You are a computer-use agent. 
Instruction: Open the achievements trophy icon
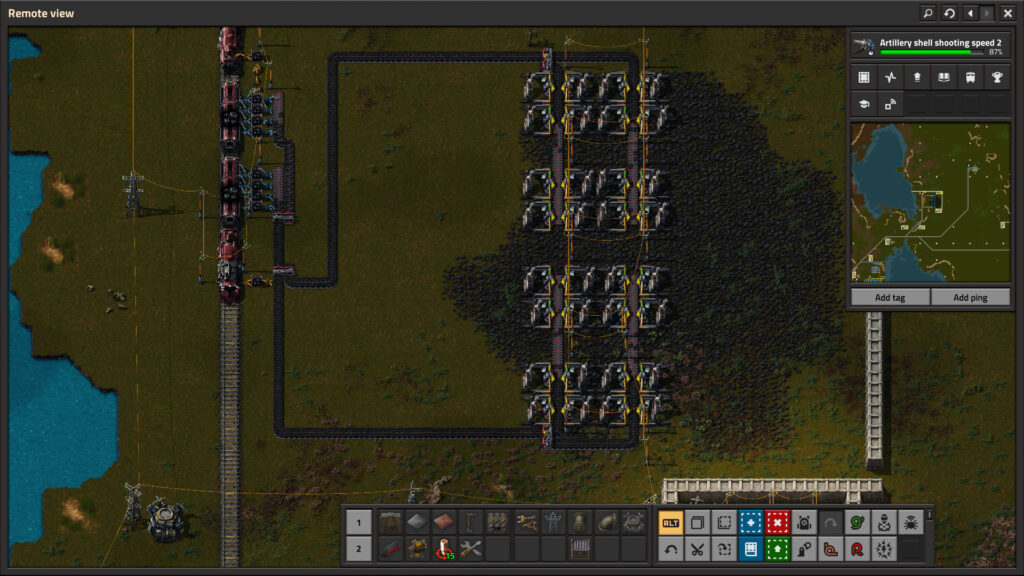(996, 77)
